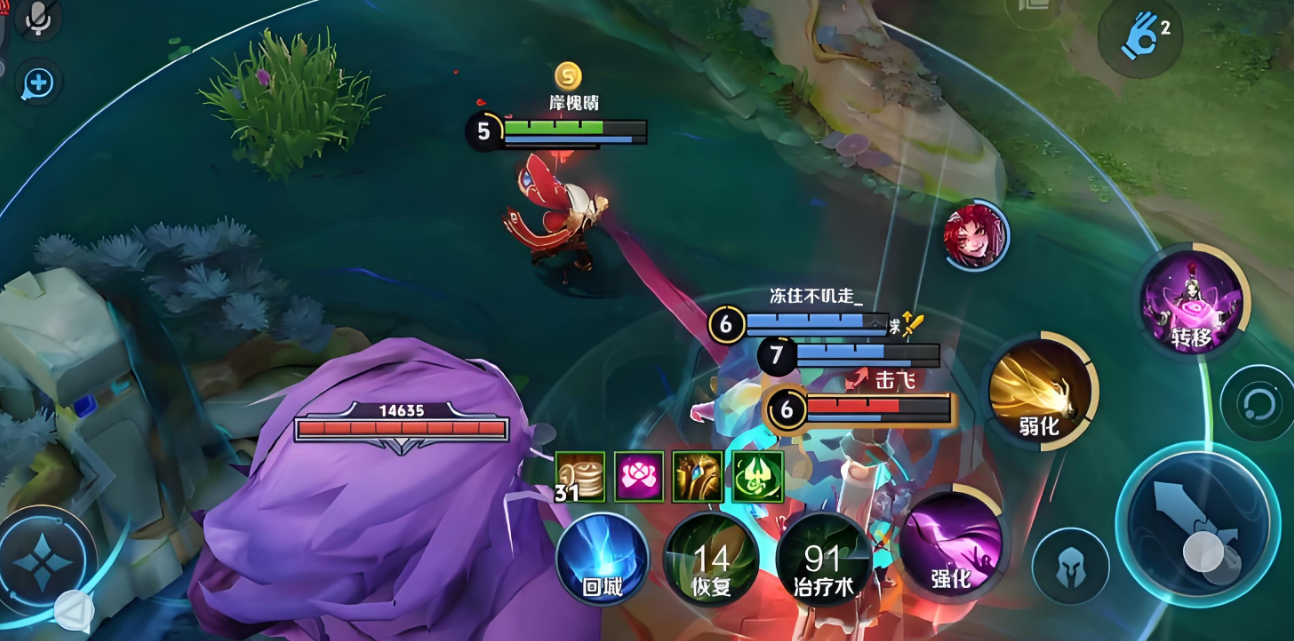This screenshot has height=641, width=1294.
Task: Activate the green trident item icon
Action: (x=757, y=476)
